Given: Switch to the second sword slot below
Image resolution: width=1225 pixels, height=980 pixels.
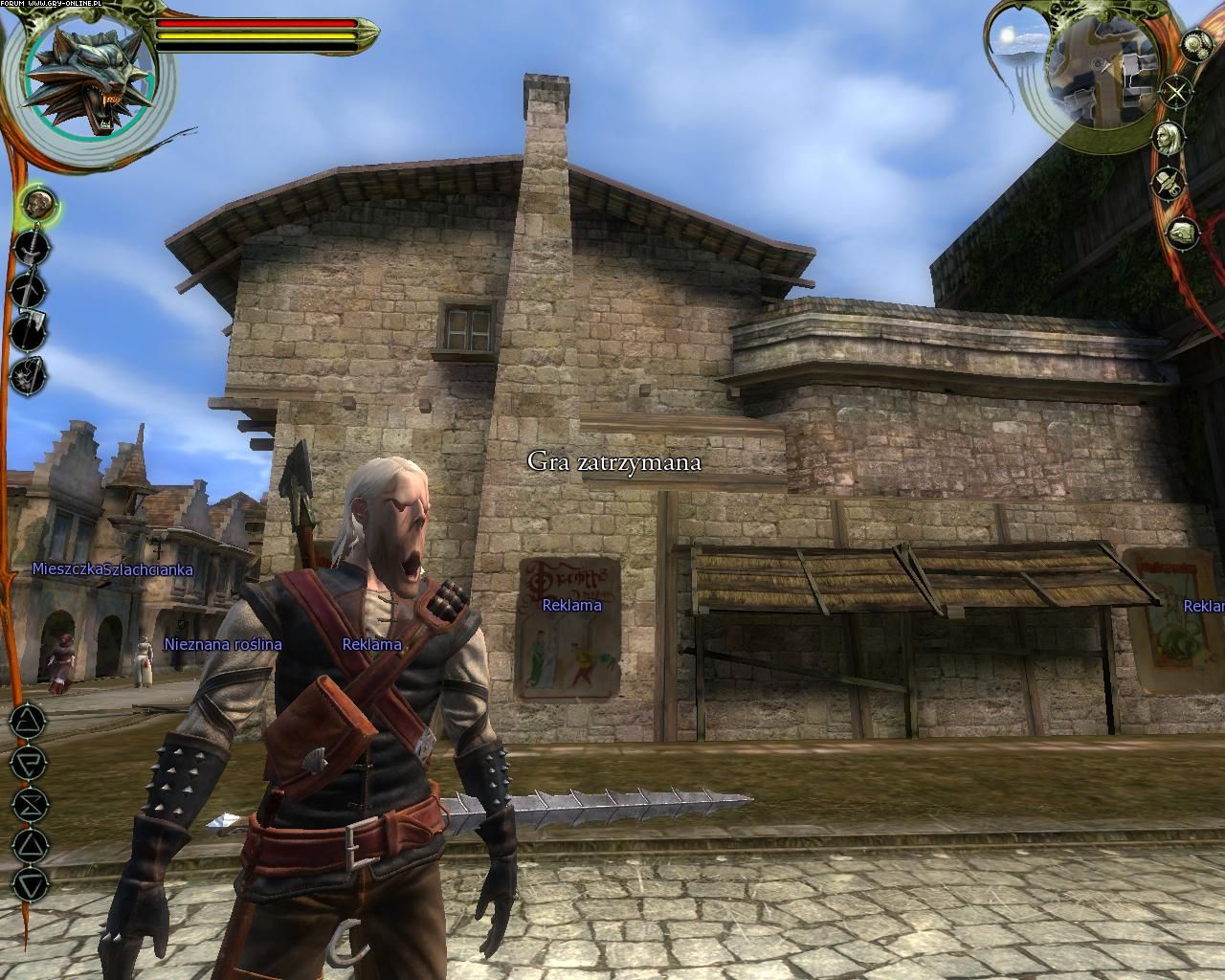Looking at the screenshot, I should point(29,288).
